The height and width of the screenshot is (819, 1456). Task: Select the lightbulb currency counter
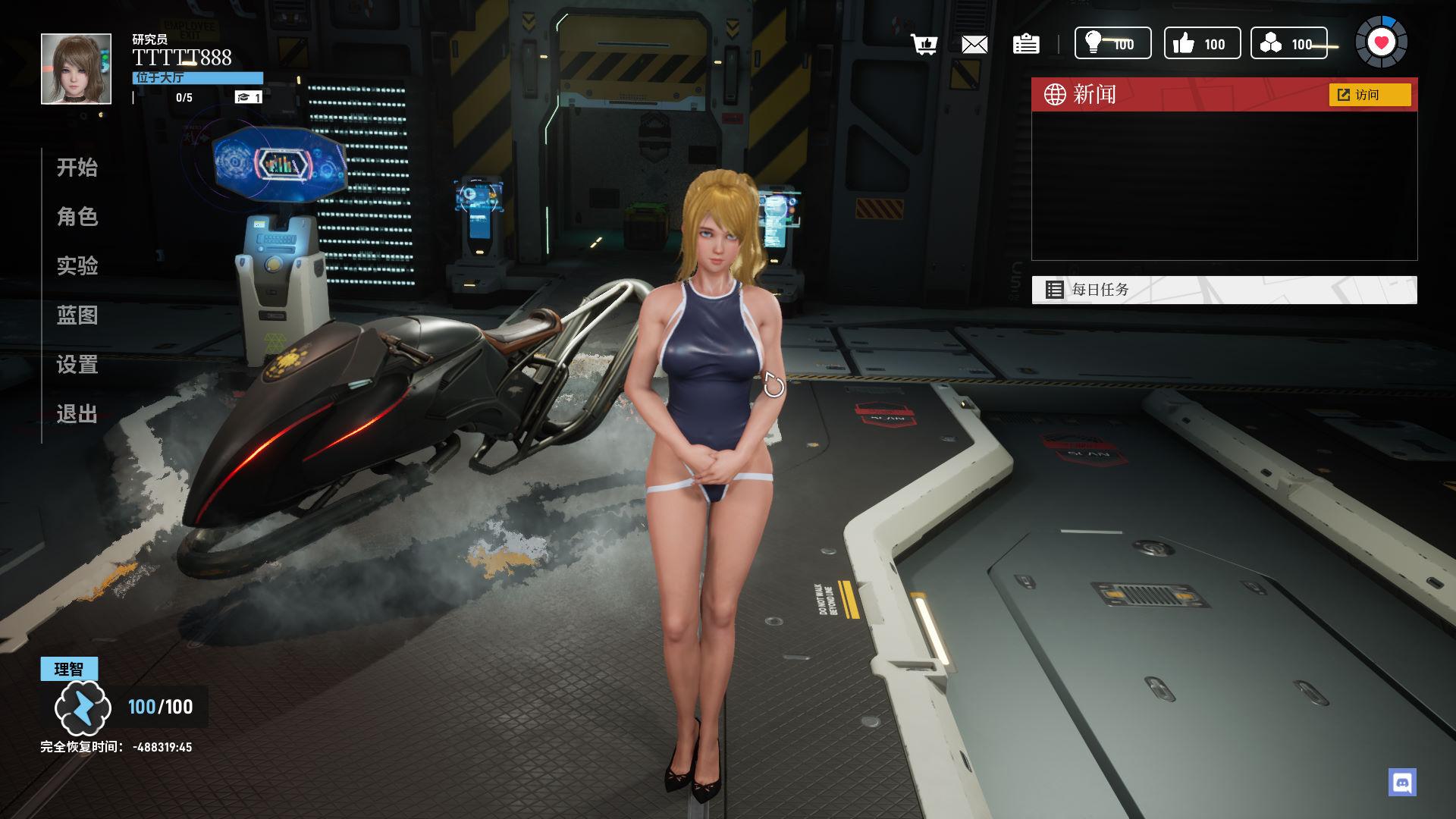(1112, 43)
